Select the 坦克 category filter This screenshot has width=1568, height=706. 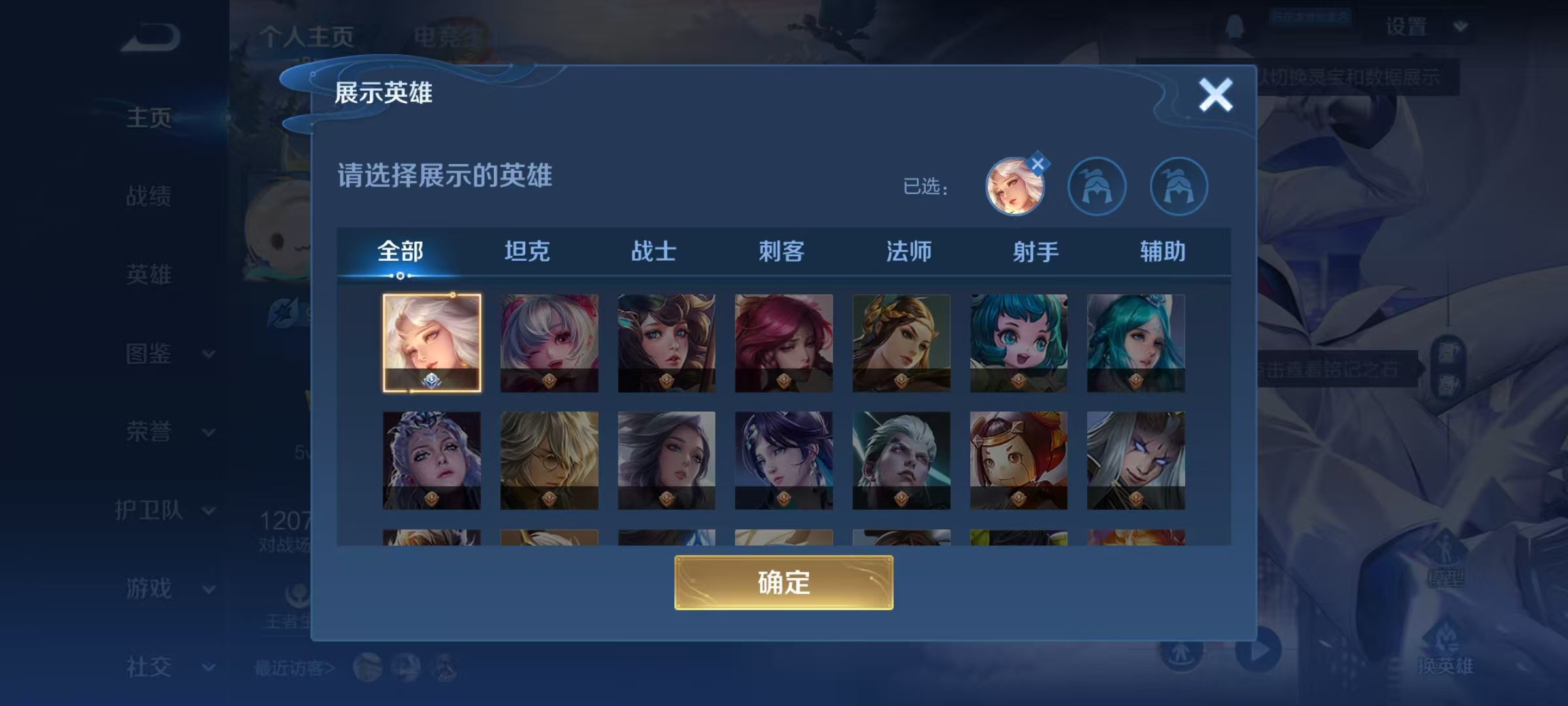[x=528, y=252]
